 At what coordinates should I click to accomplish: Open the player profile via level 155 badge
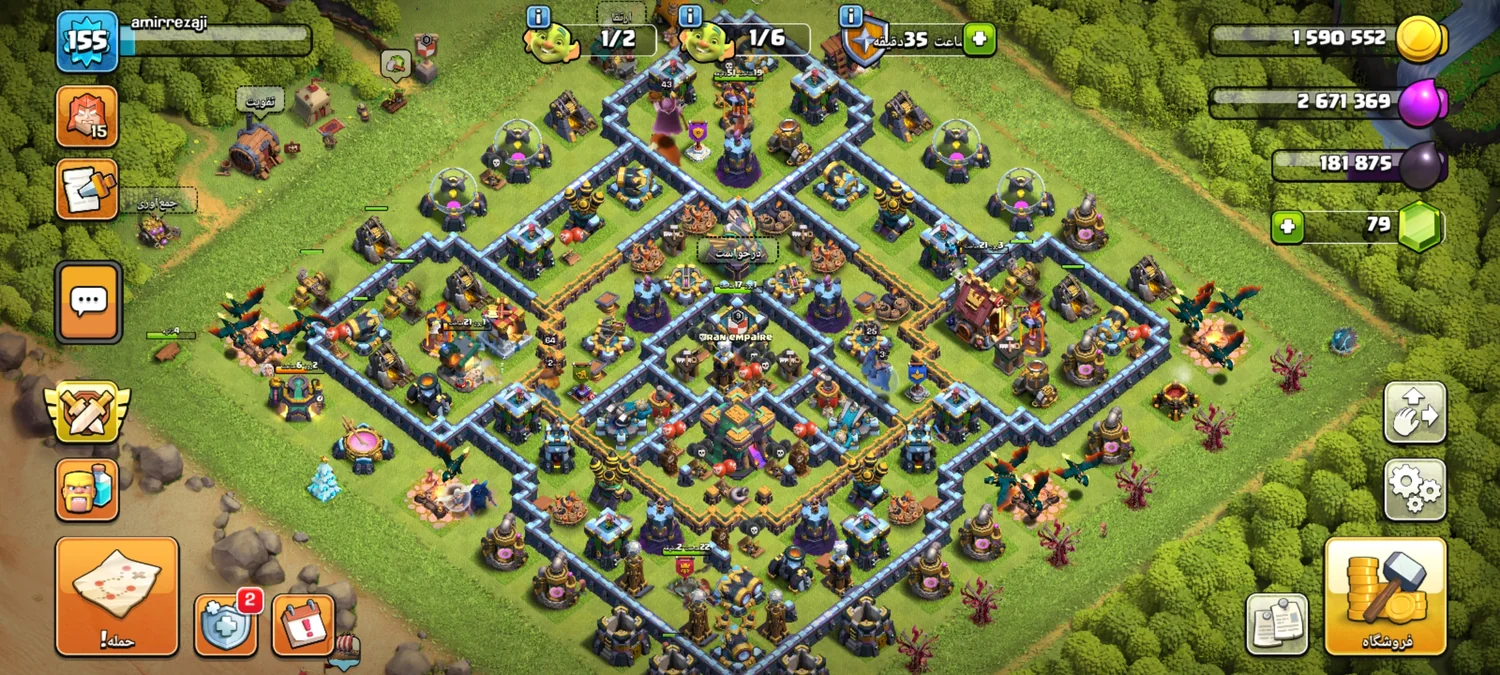point(87,41)
